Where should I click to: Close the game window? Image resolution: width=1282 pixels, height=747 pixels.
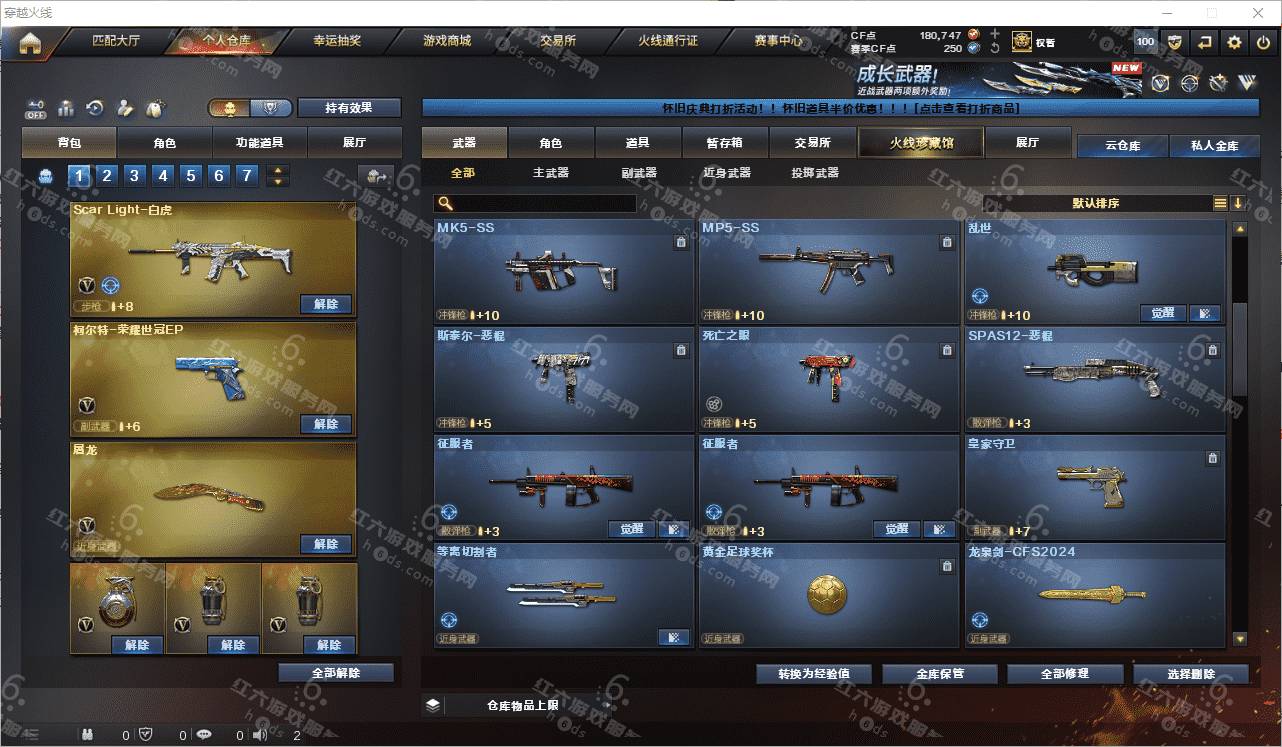point(1259,13)
